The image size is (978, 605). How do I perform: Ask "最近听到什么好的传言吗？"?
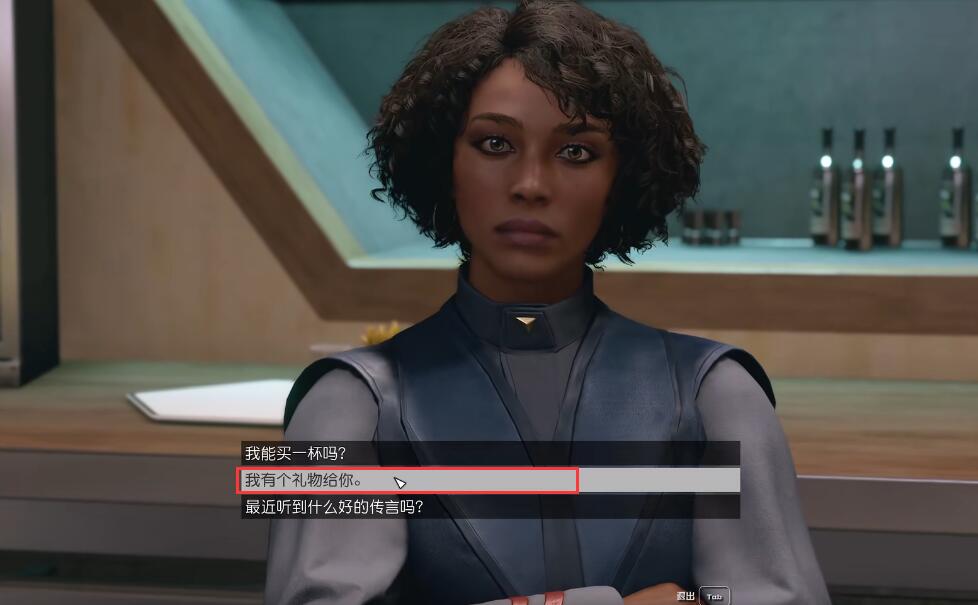[x=334, y=507]
